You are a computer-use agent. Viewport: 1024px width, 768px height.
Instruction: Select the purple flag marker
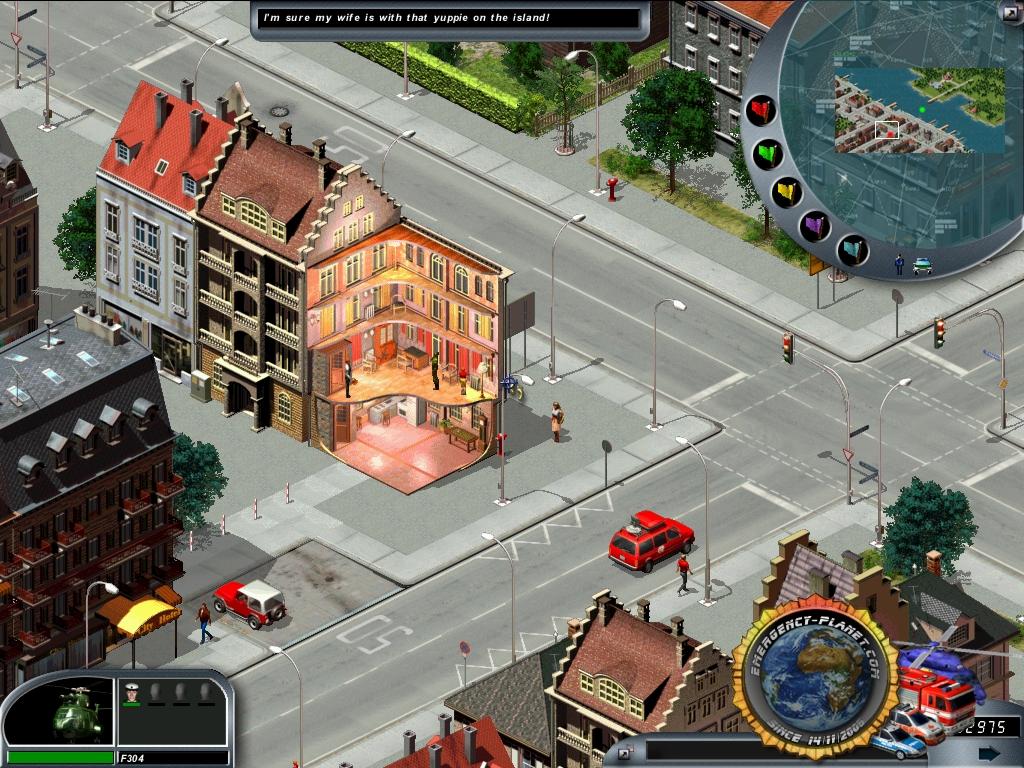(816, 226)
